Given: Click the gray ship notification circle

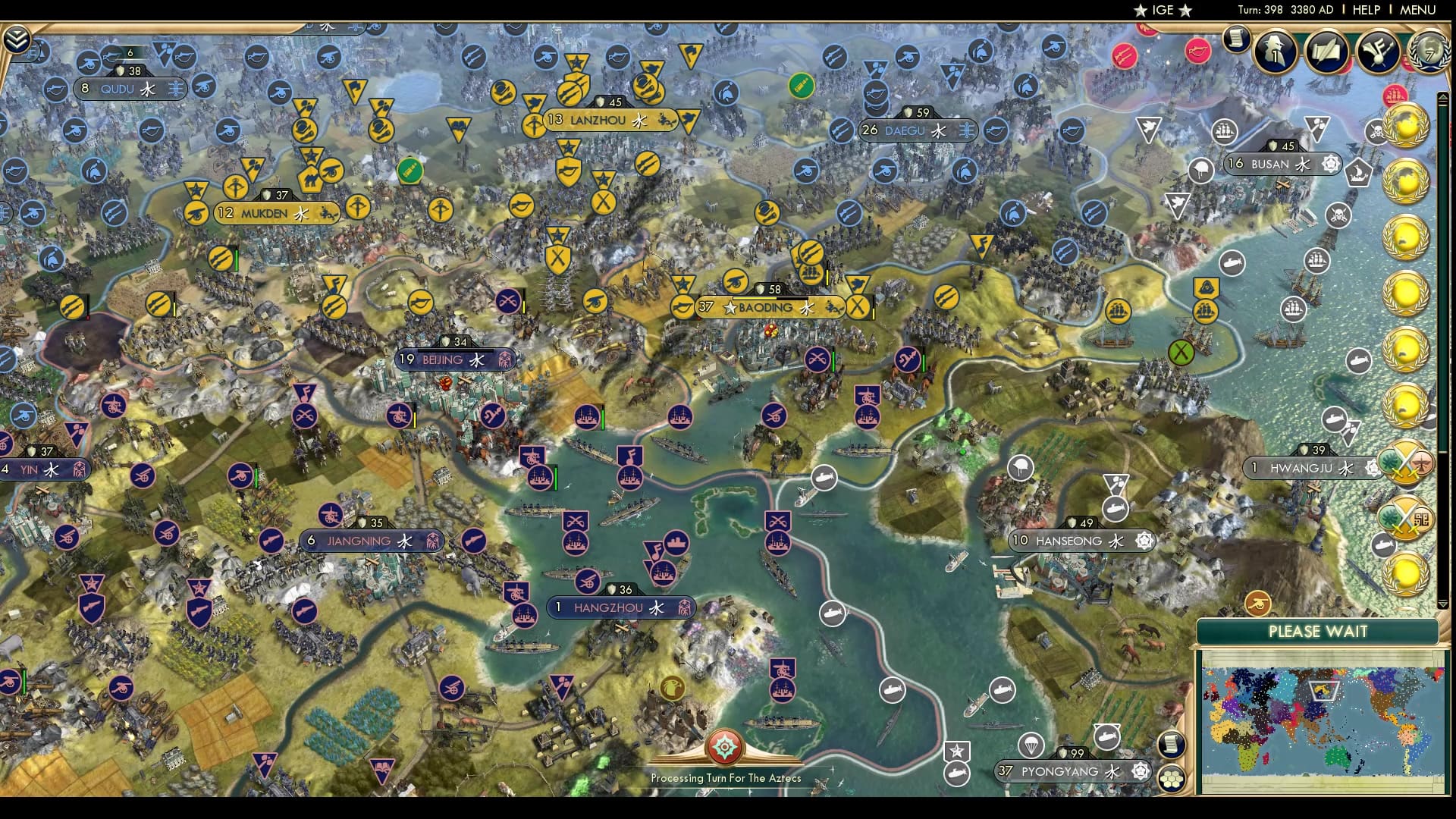Looking at the screenshot, I should click(1318, 261).
